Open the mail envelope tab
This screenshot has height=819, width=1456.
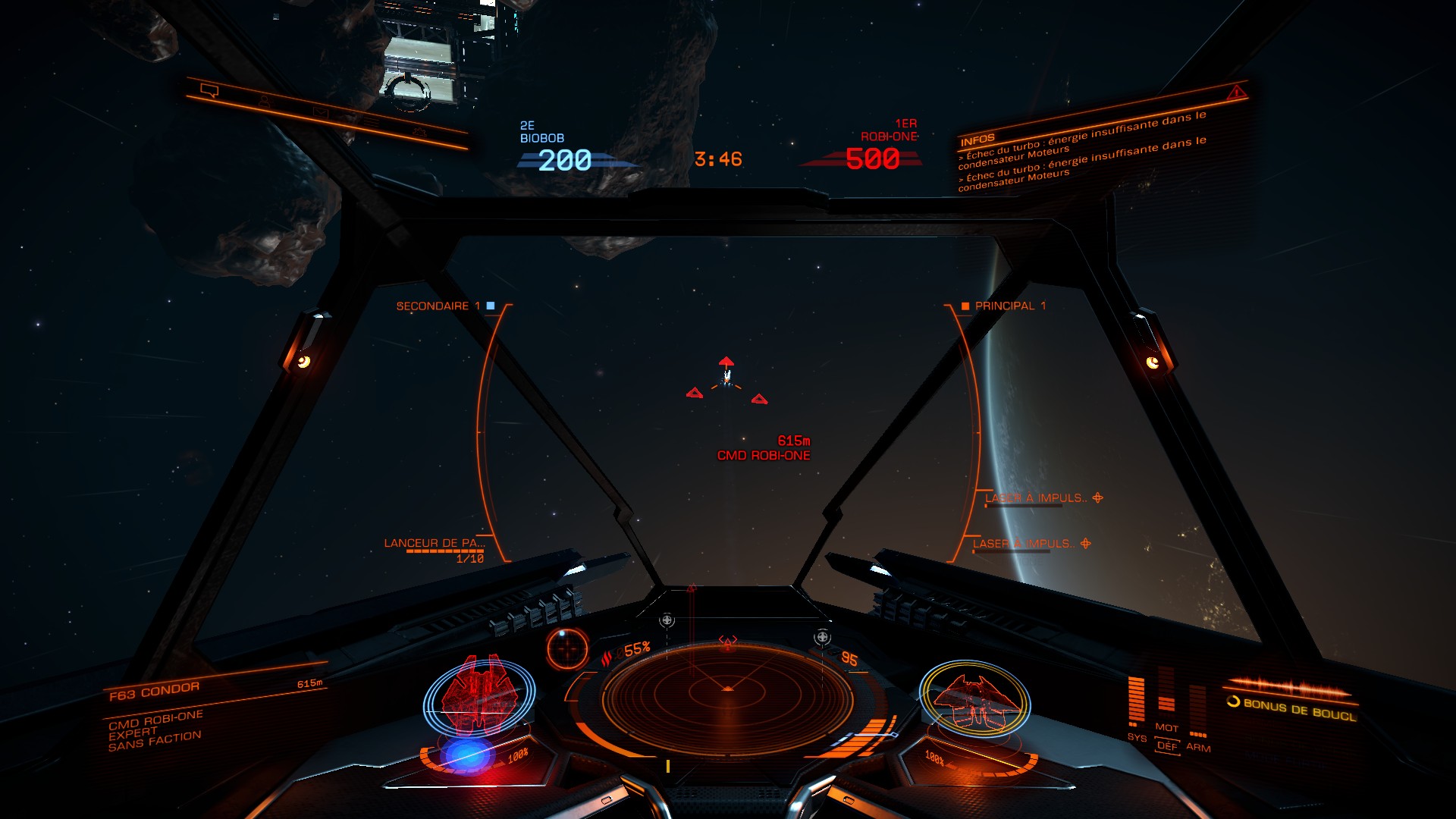(x=320, y=112)
